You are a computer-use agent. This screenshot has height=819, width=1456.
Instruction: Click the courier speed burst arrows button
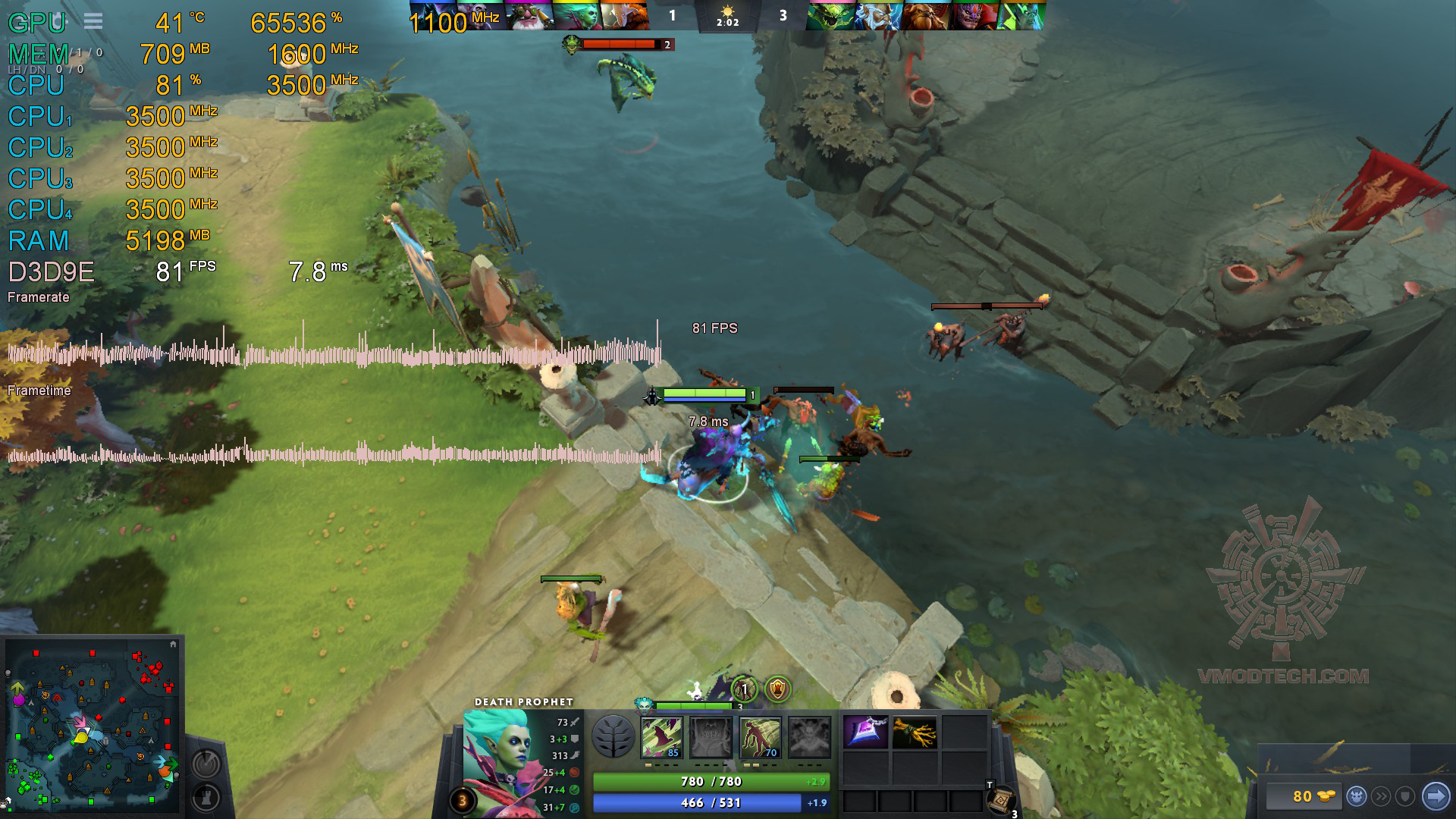pos(1382,796)
